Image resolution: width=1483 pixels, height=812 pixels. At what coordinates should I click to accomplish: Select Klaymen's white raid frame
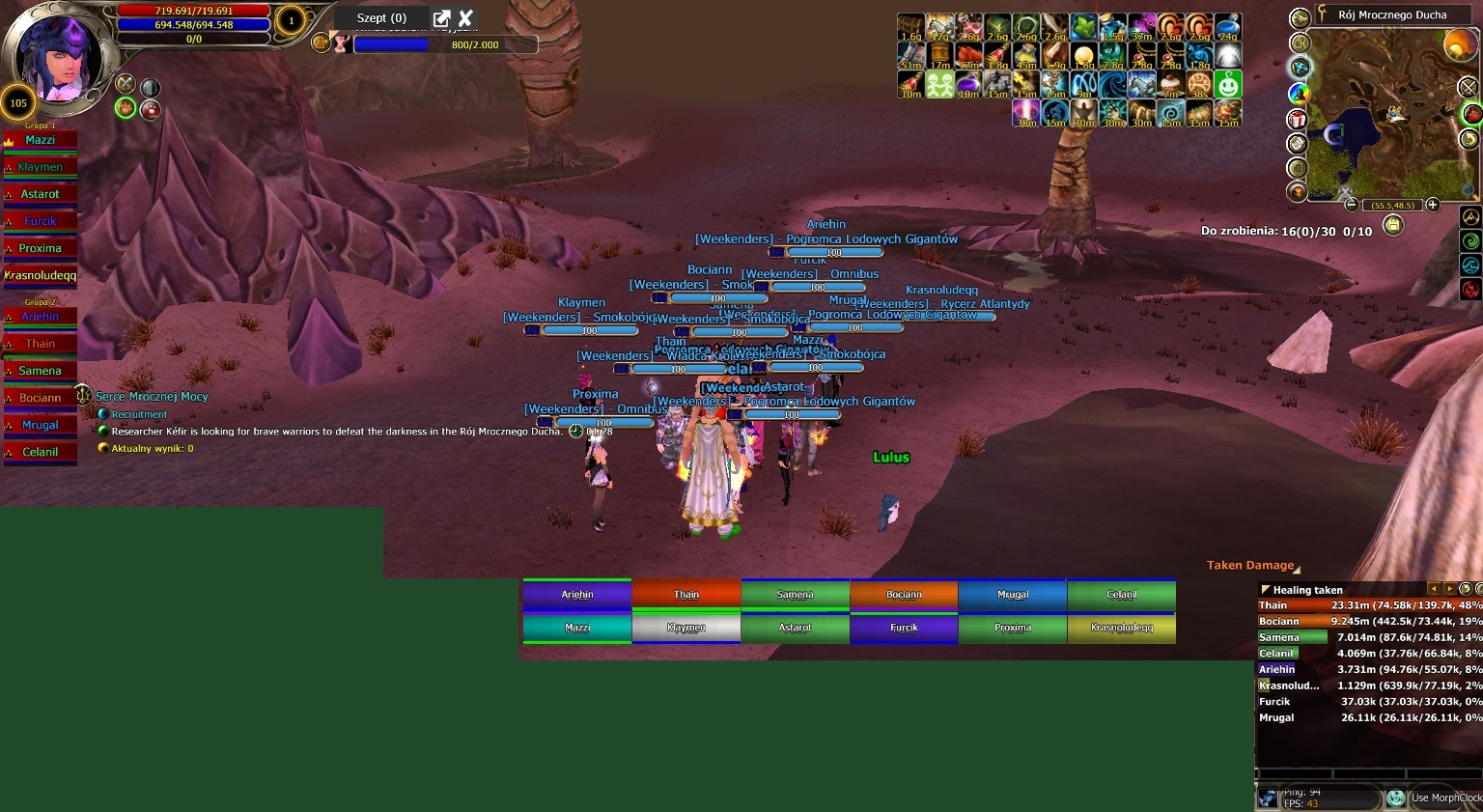pyautogui.click(x=686, y=628)
